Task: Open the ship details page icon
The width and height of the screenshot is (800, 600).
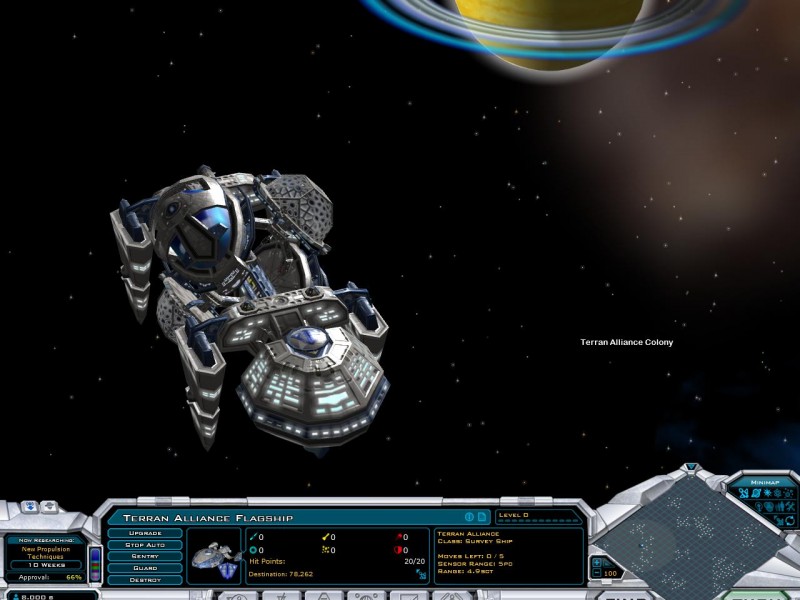Action: tap(481, 517)
